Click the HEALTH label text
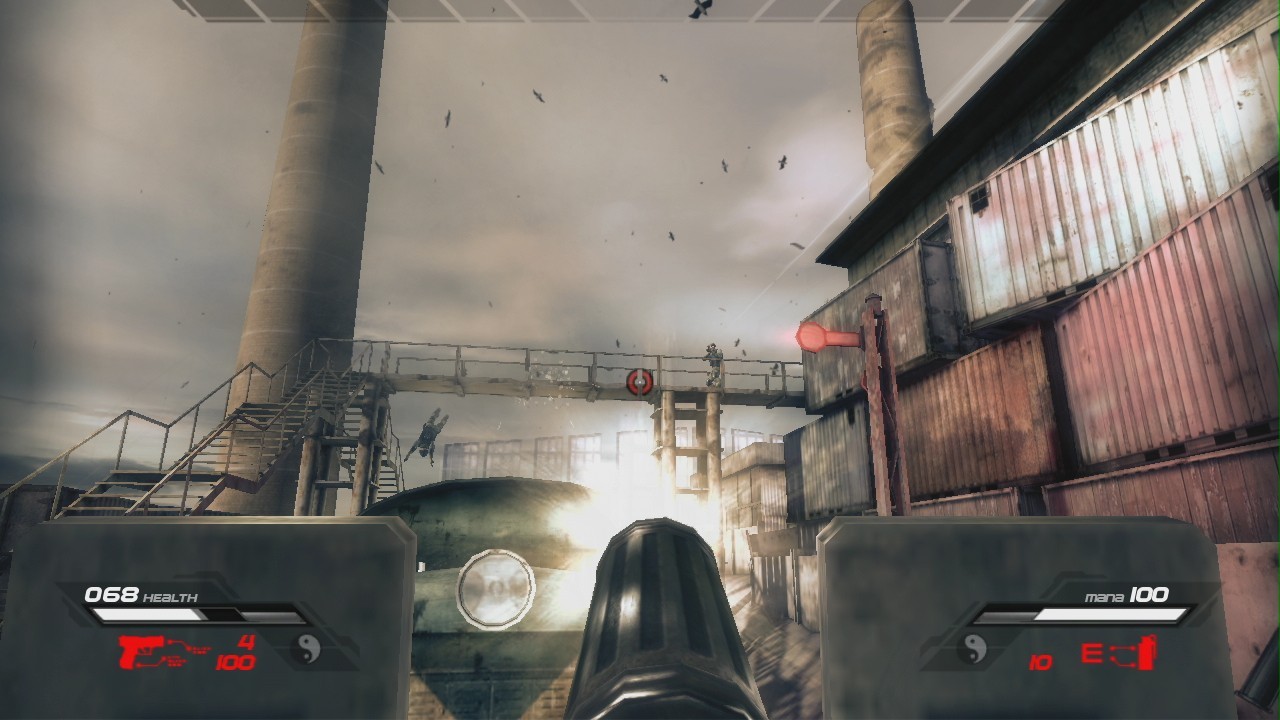Screen dimensions: 1280x720 170,596
